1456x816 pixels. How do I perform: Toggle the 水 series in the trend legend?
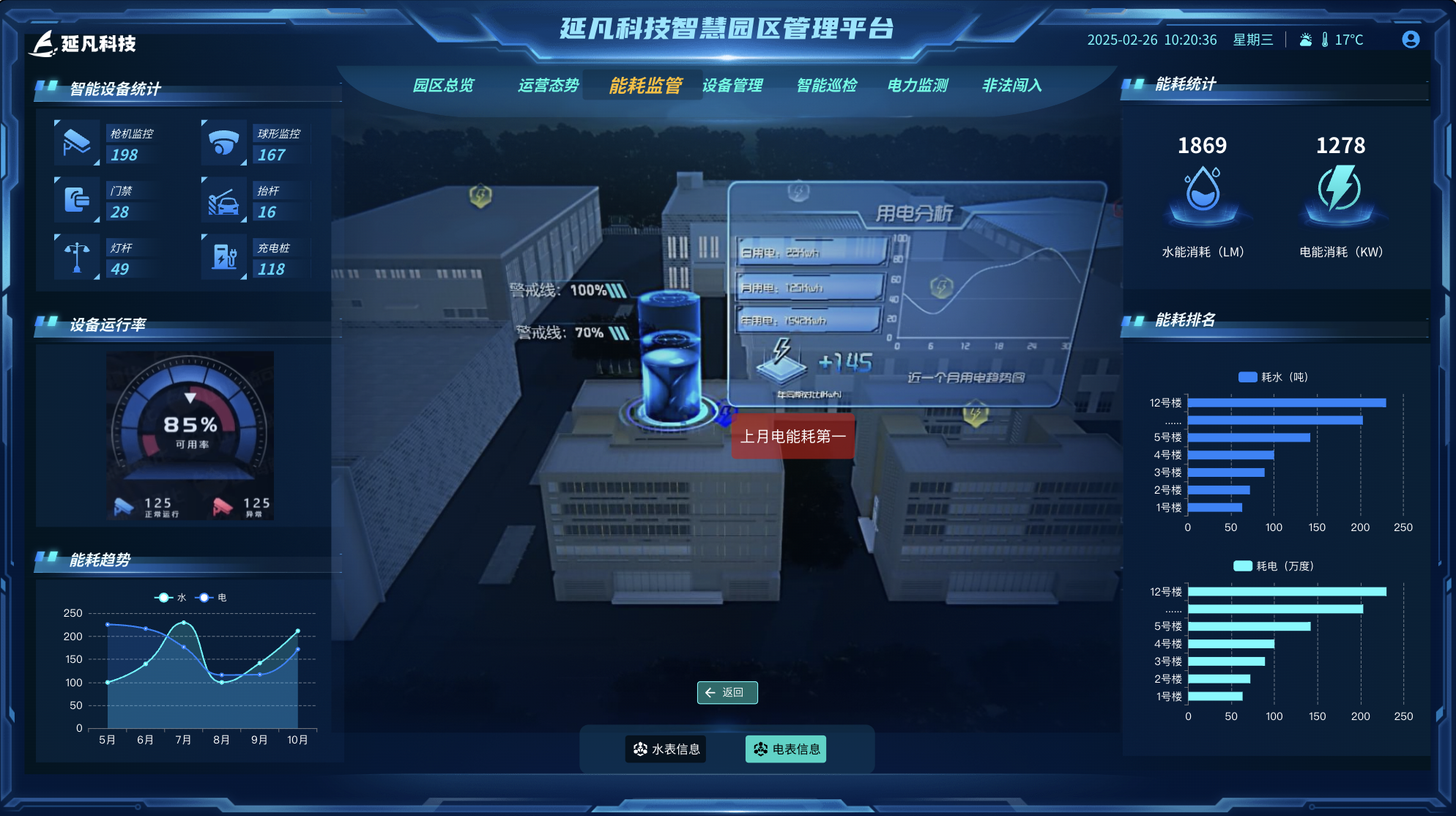[174, 598]
